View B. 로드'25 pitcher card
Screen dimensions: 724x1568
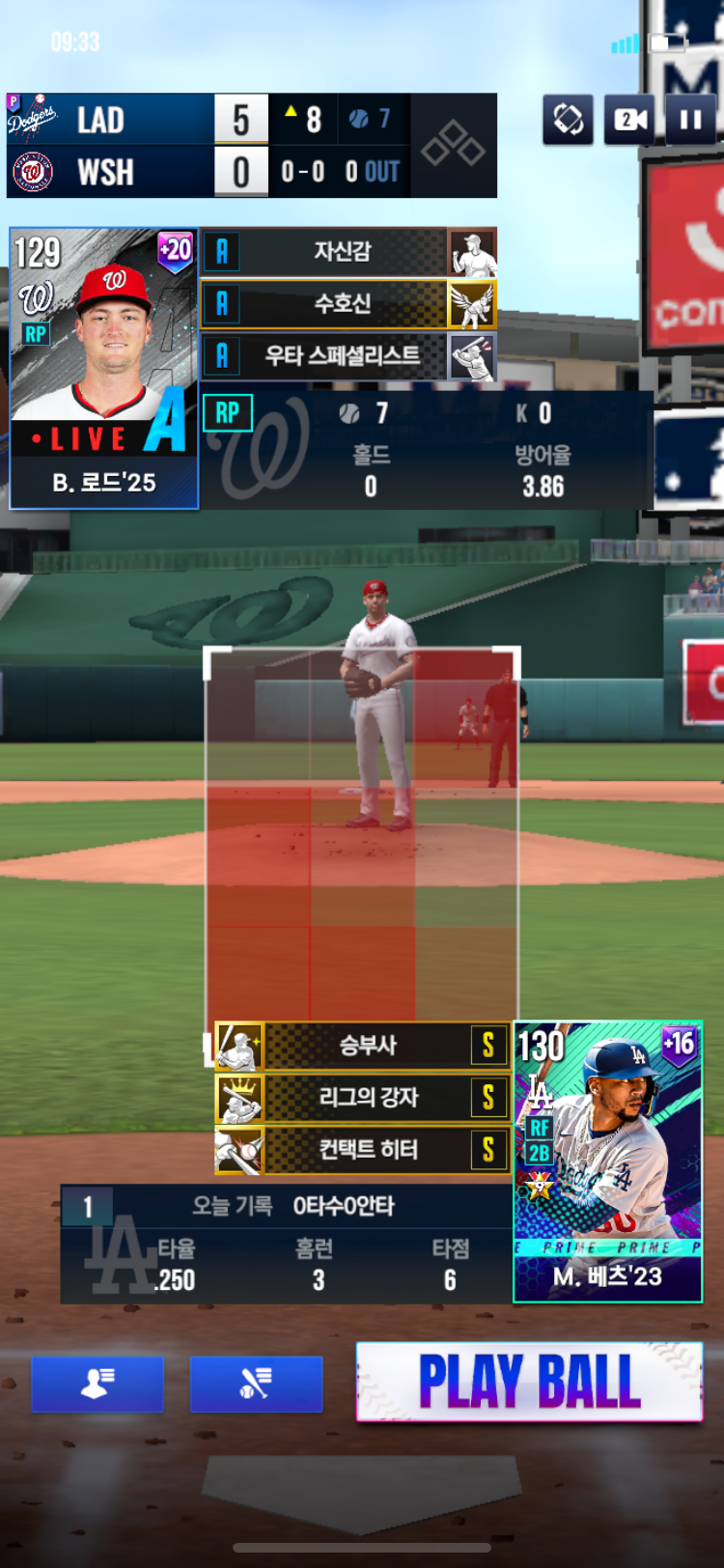click(x=104, y=368)
